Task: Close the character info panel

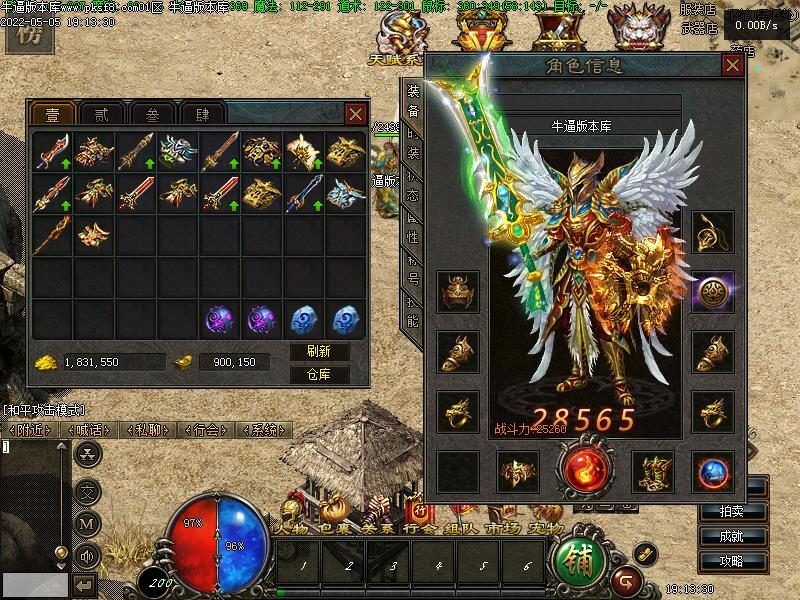Action: pos(733,66)
